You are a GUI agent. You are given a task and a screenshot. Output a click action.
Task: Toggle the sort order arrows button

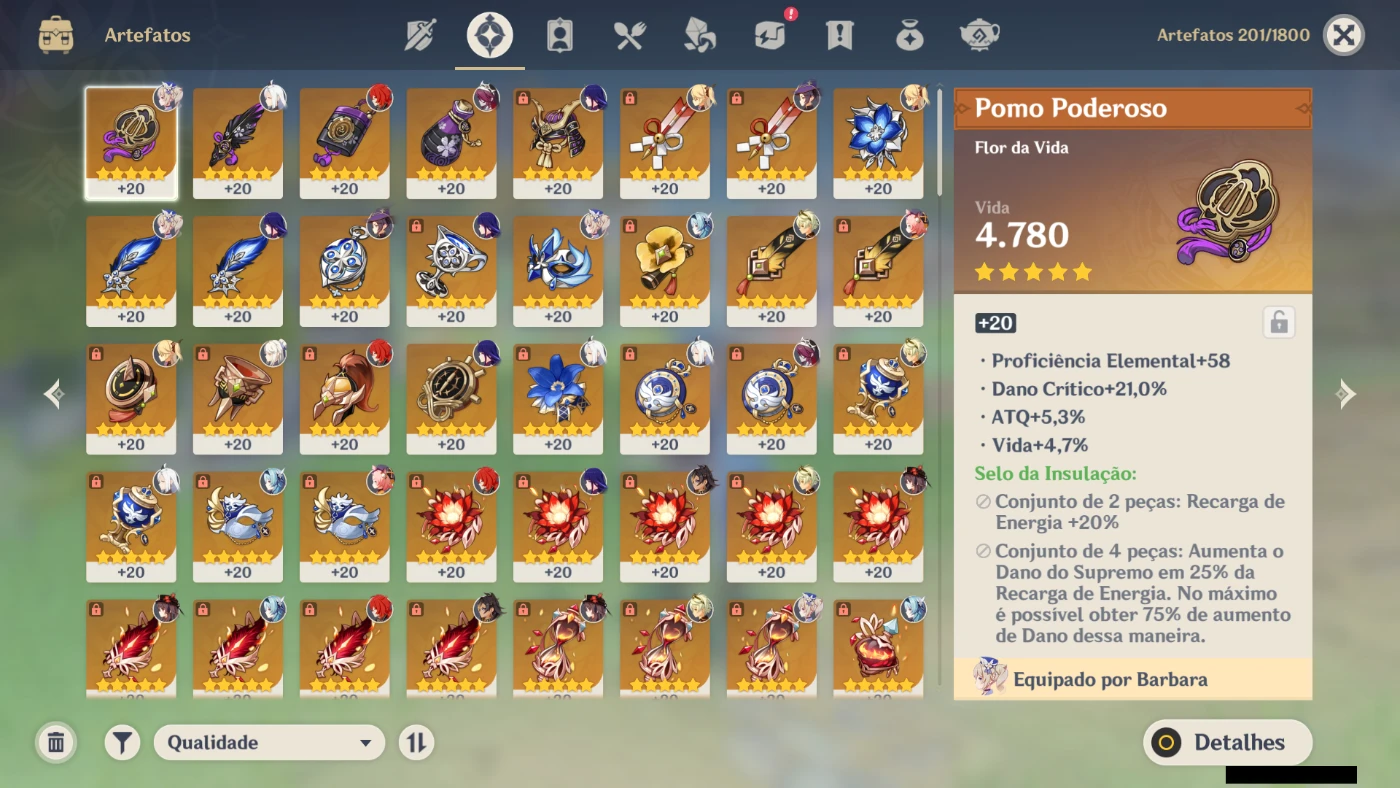[416, 742]
